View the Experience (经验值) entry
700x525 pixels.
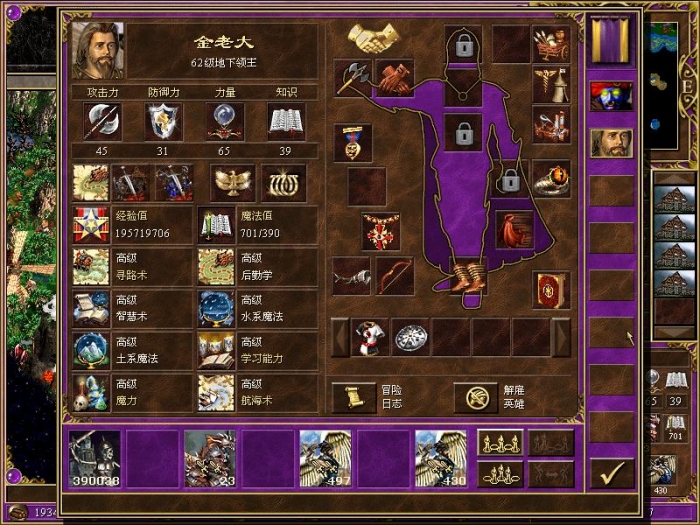pyautogui.click(x=132, y=225)
